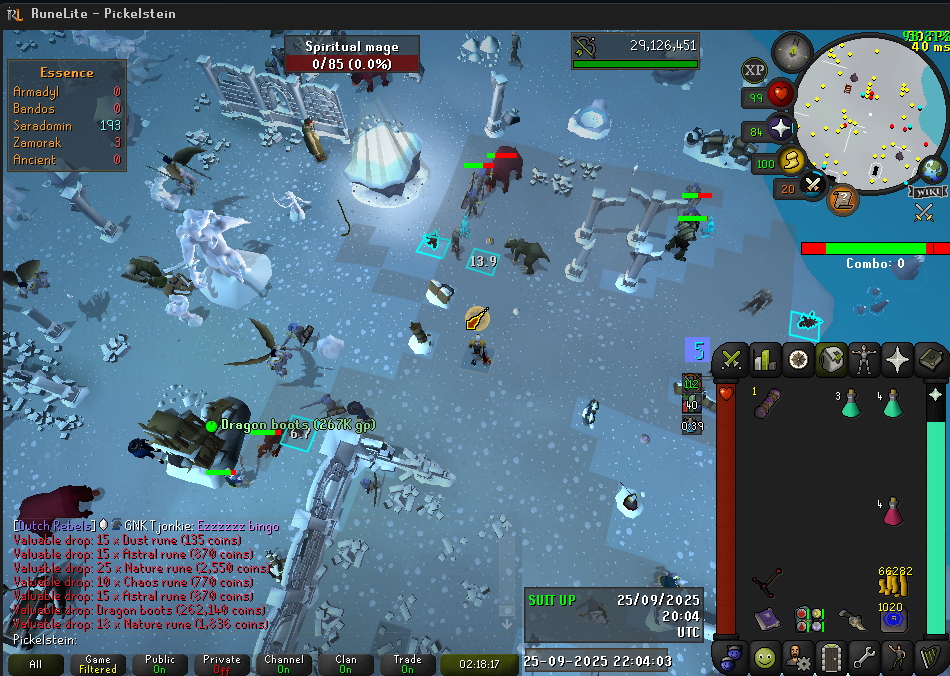Open the Music player tab
This screenshot has height=676, width=950.
pyautogui.click(x=930, y=657)
